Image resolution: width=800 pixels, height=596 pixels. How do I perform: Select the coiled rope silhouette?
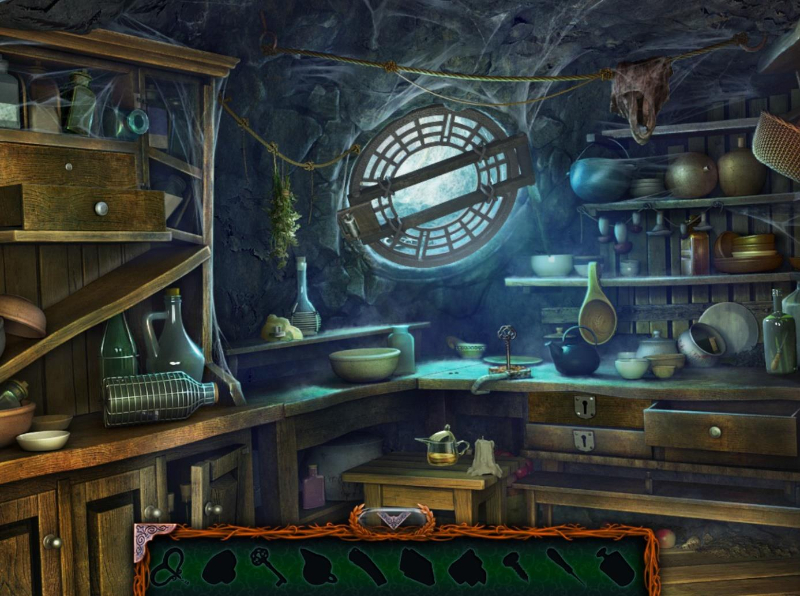[x=170, y=567]
